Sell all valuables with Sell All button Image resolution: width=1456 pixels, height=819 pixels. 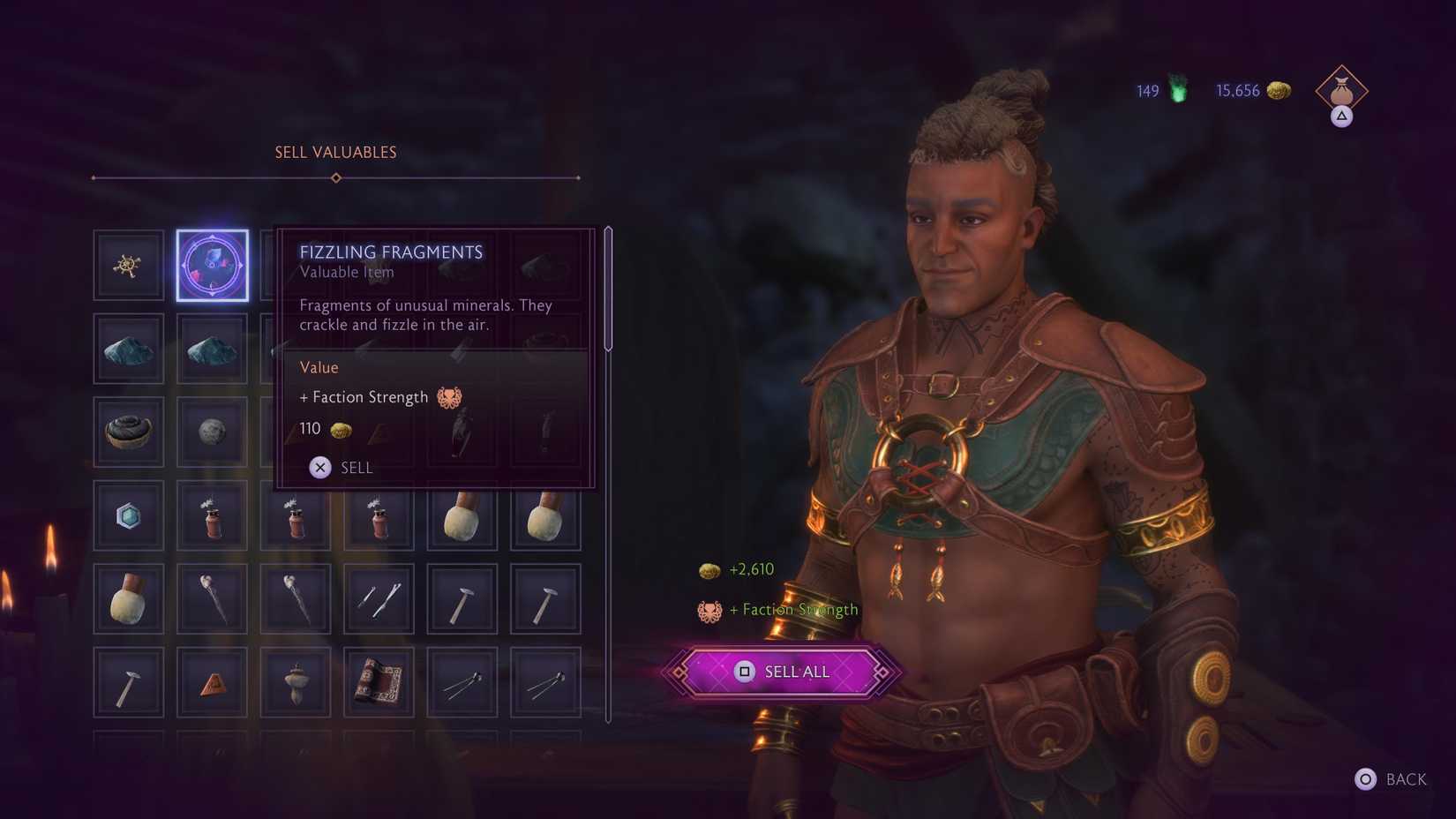click(782, 672)
